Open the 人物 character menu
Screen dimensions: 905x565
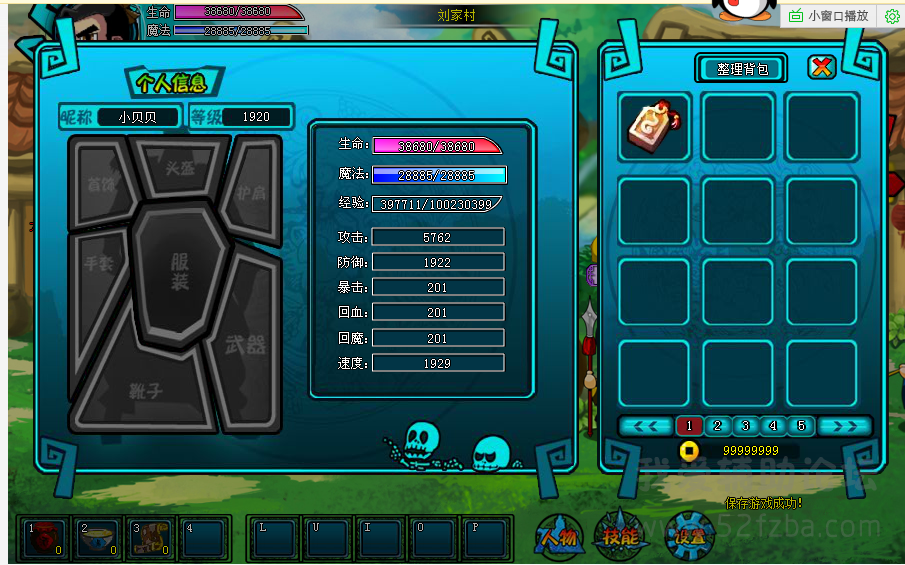(x=559, y=537)
